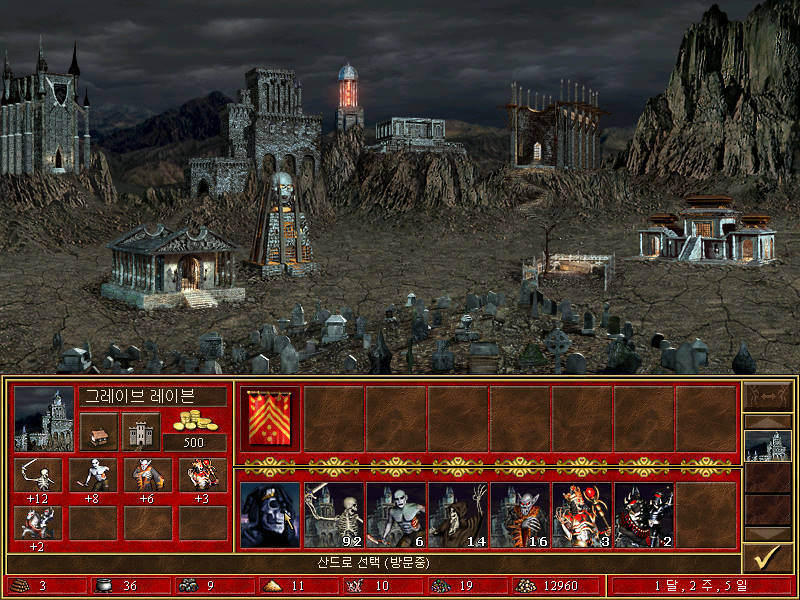Click the split stack arrows button

(768, 396)
